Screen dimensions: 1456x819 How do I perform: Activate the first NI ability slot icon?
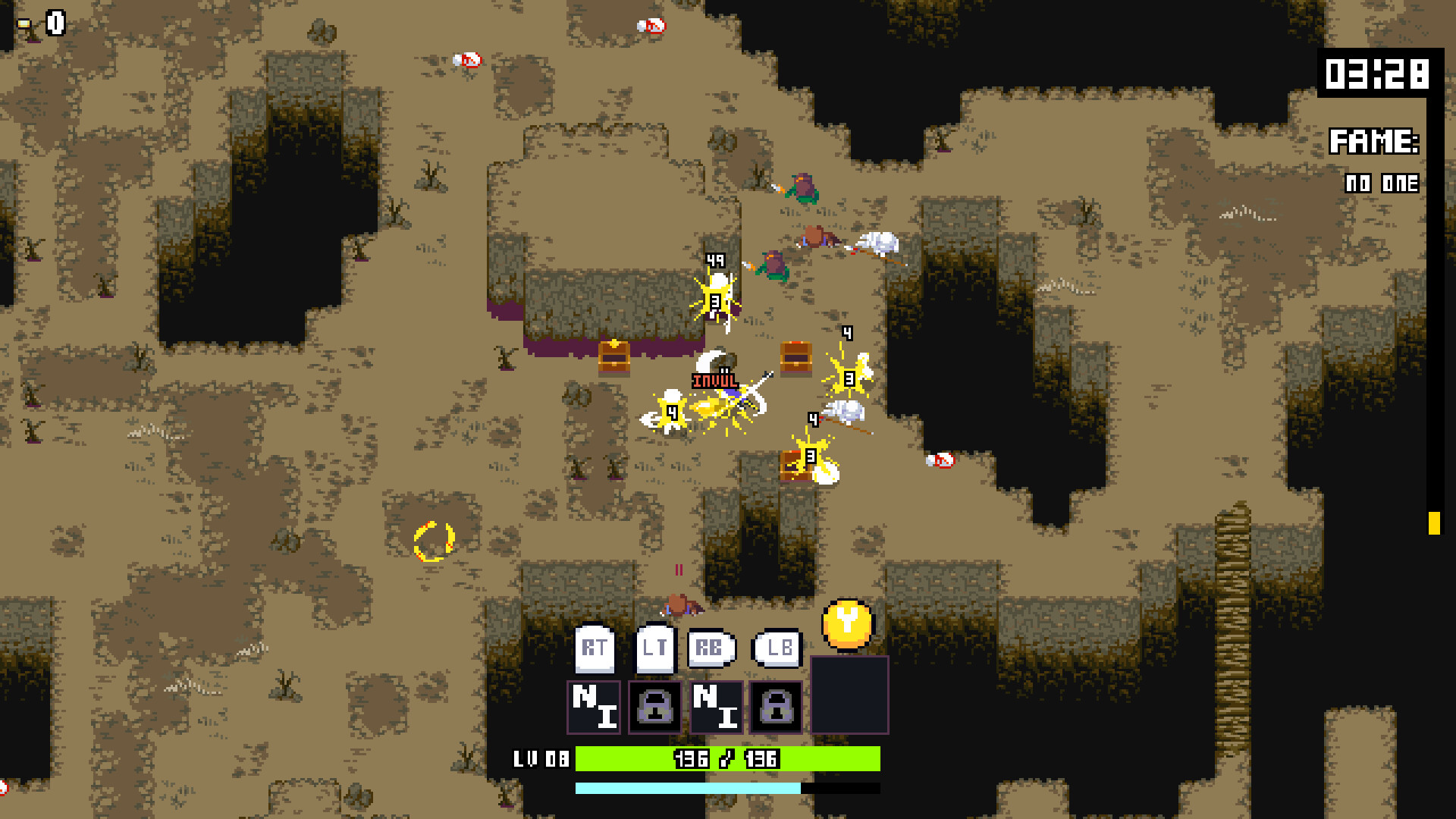(595, 707)
